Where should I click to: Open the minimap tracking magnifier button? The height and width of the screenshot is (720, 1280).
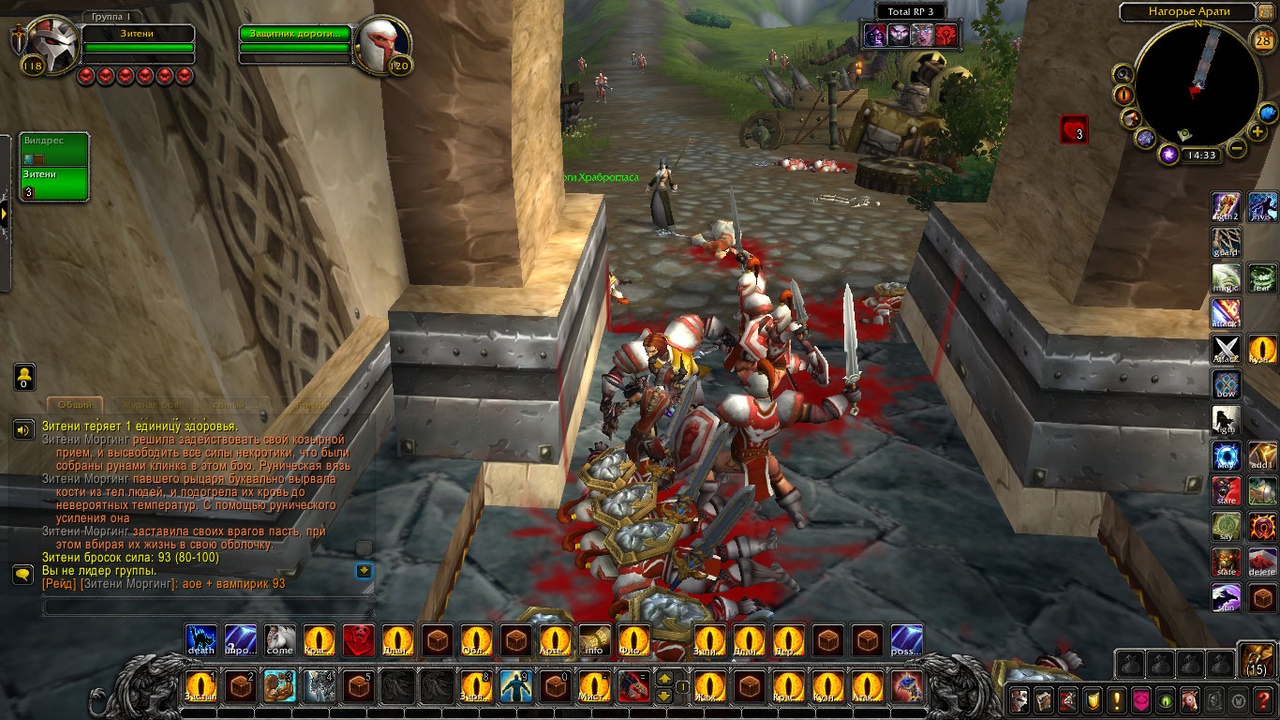pos(1123,74)
